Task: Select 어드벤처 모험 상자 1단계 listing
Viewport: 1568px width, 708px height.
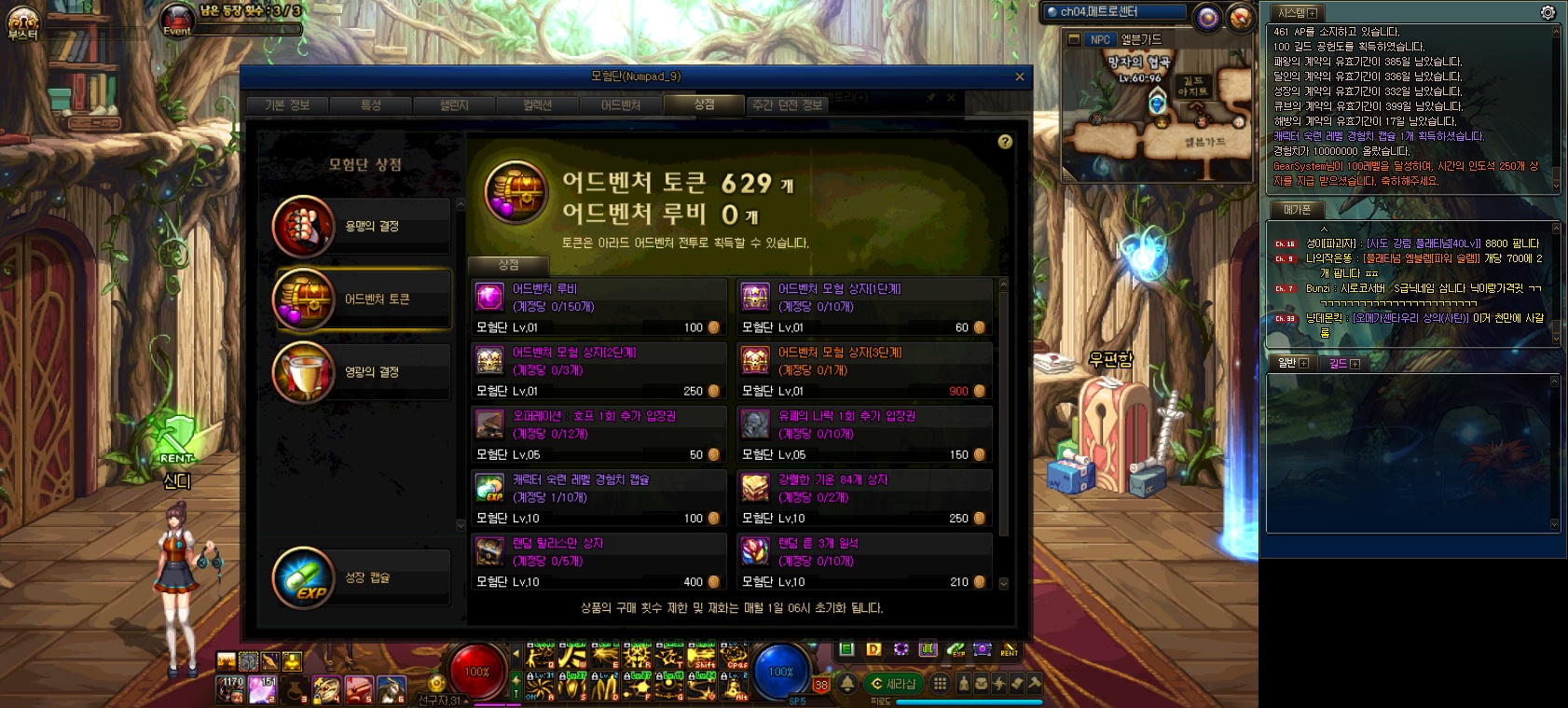Action: click(864, 307)
